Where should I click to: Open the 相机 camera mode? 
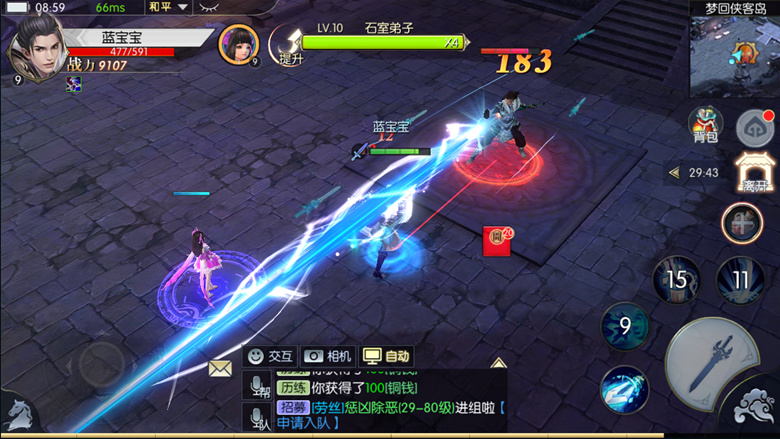(x=328, y=356)
